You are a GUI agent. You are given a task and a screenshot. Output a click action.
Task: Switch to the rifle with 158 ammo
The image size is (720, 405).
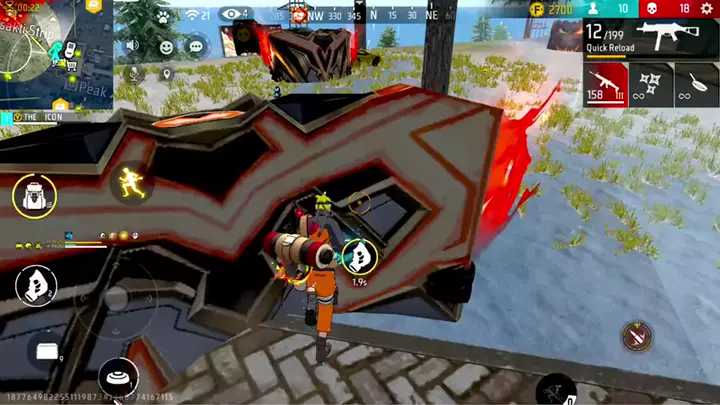click(606, 84)
